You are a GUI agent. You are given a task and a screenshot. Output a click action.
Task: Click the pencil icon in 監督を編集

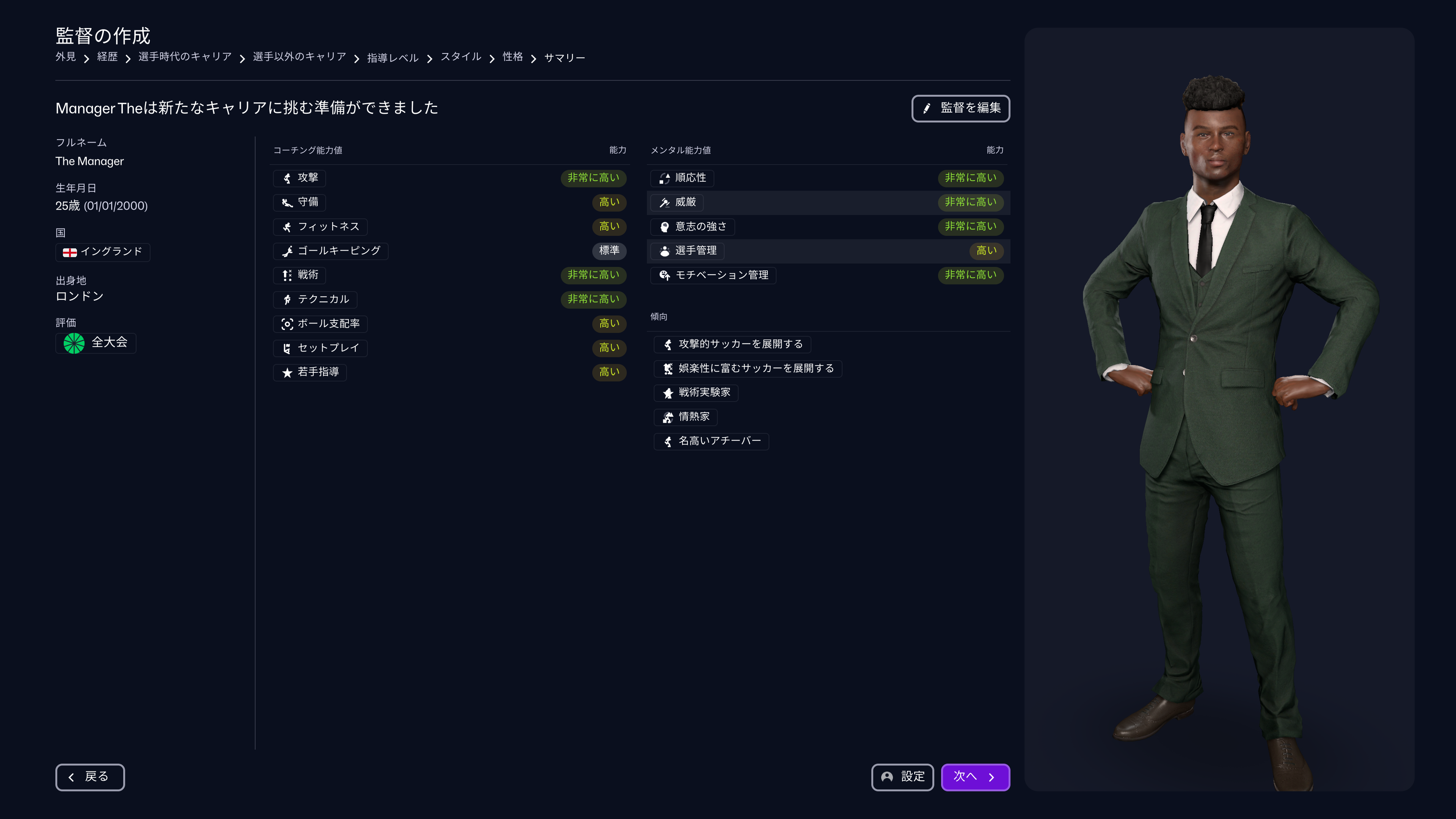click(927, 108)
